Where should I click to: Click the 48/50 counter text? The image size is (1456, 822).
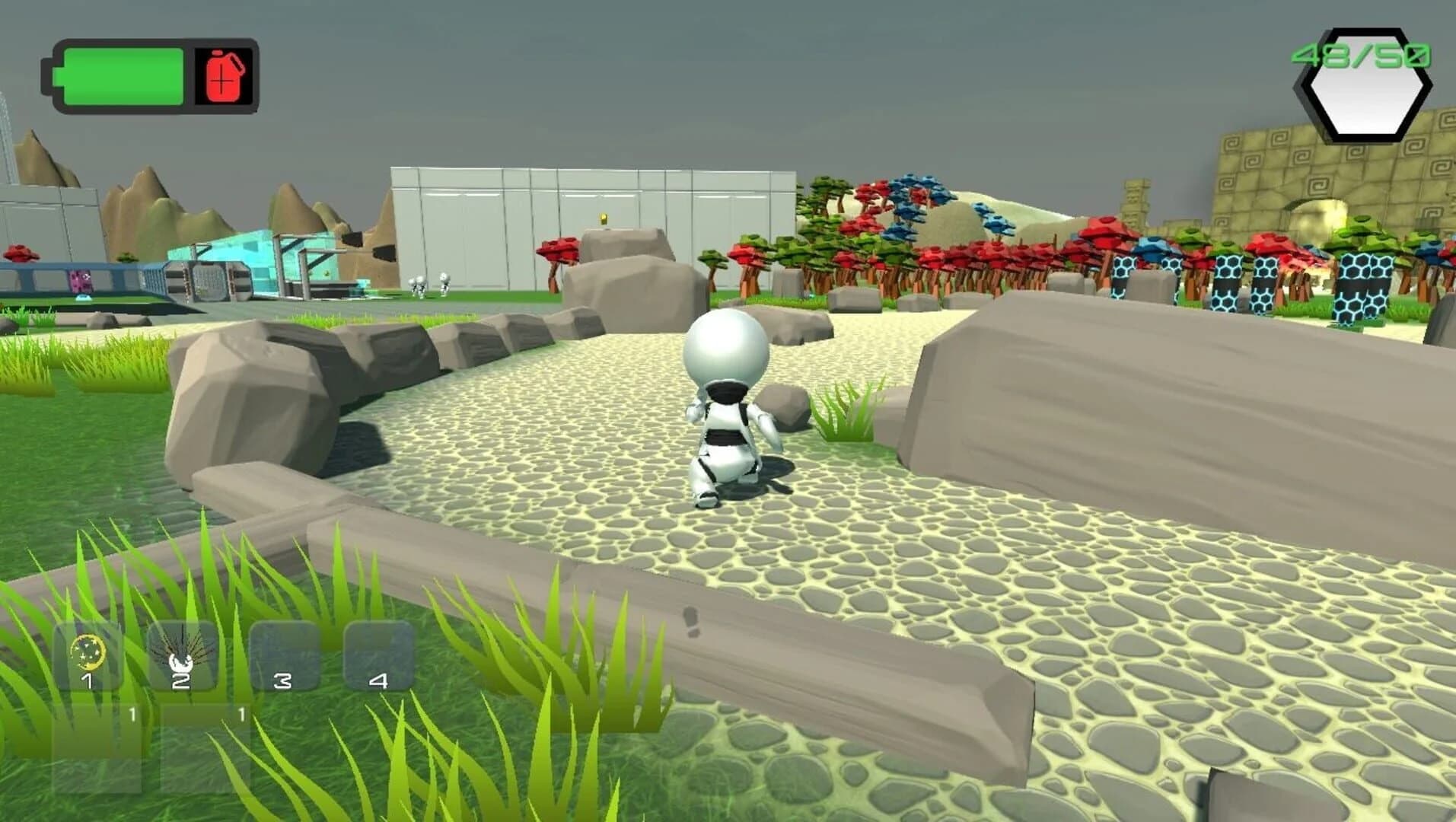click(x=1362, y=55)
